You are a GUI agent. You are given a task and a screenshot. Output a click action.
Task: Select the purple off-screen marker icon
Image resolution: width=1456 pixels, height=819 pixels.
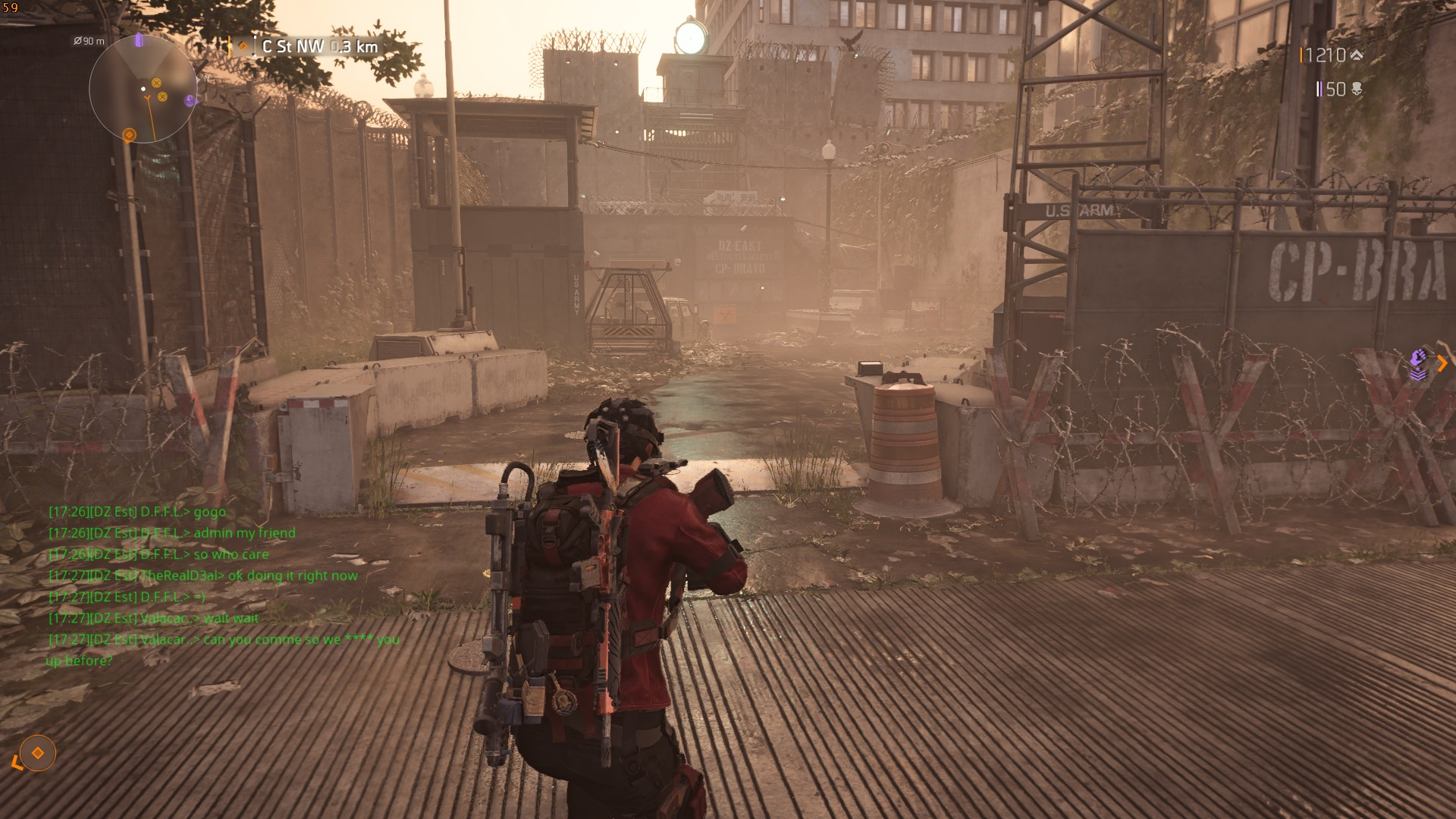coord(1418,365)
